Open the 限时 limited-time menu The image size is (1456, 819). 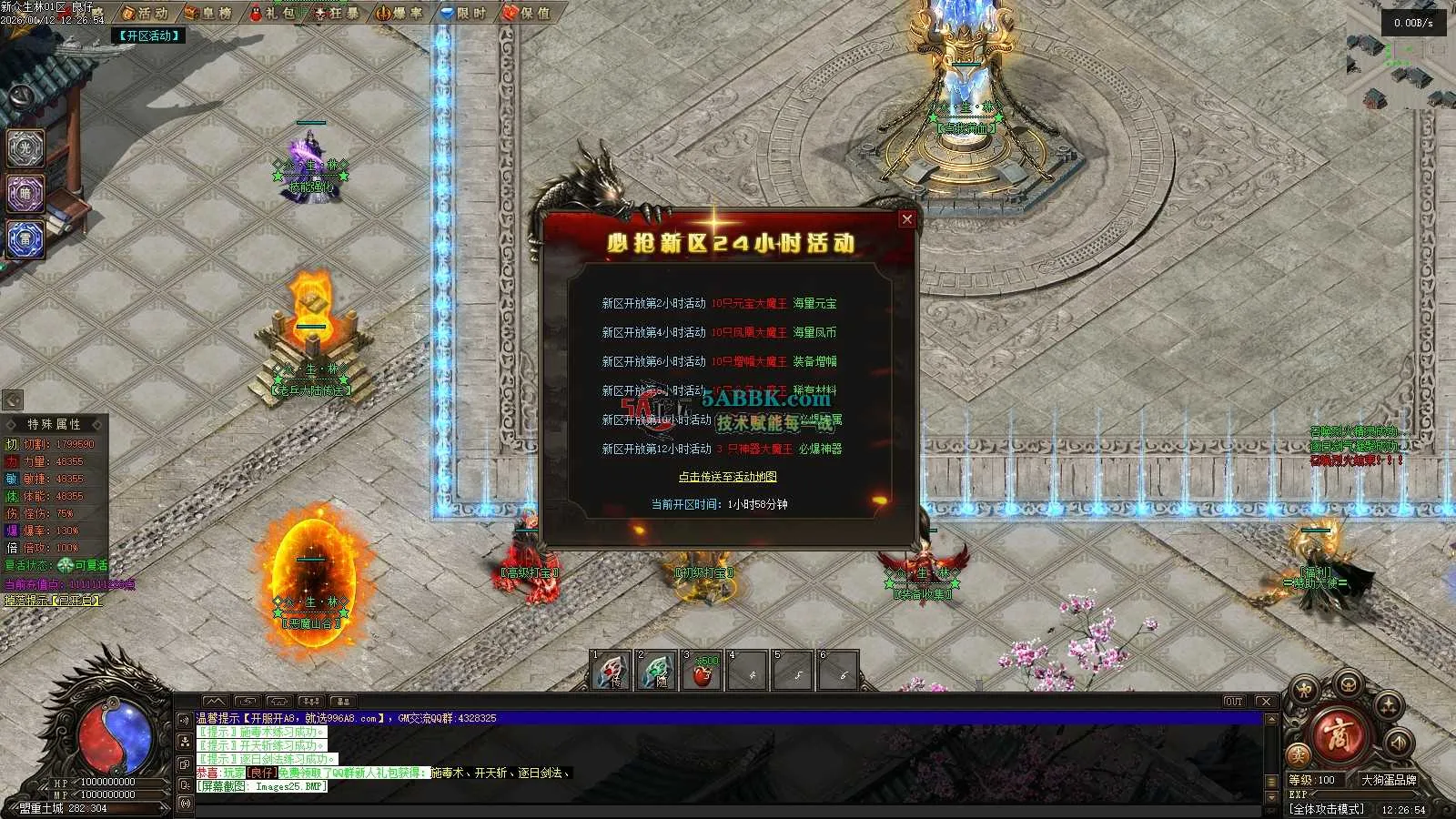click(464, 13)
